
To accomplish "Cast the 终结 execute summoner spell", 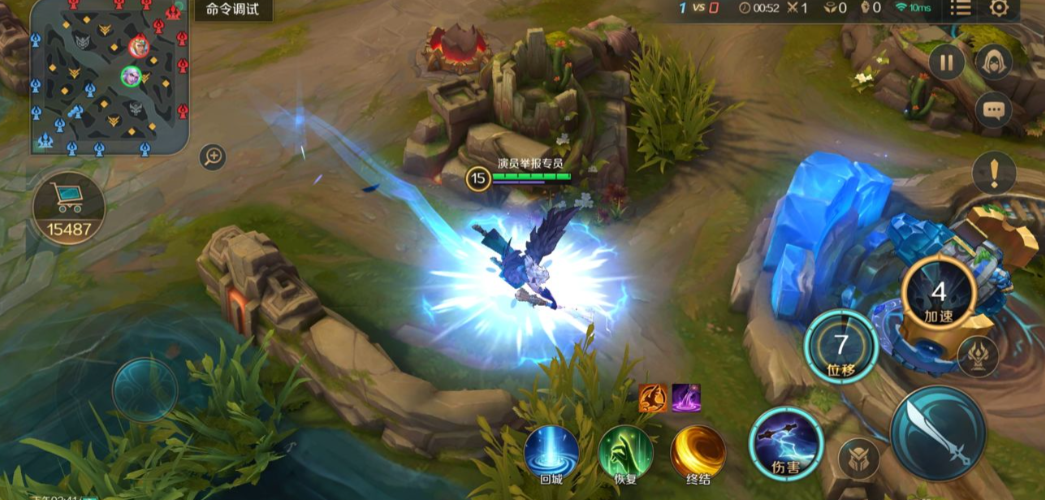I will 698,451.
